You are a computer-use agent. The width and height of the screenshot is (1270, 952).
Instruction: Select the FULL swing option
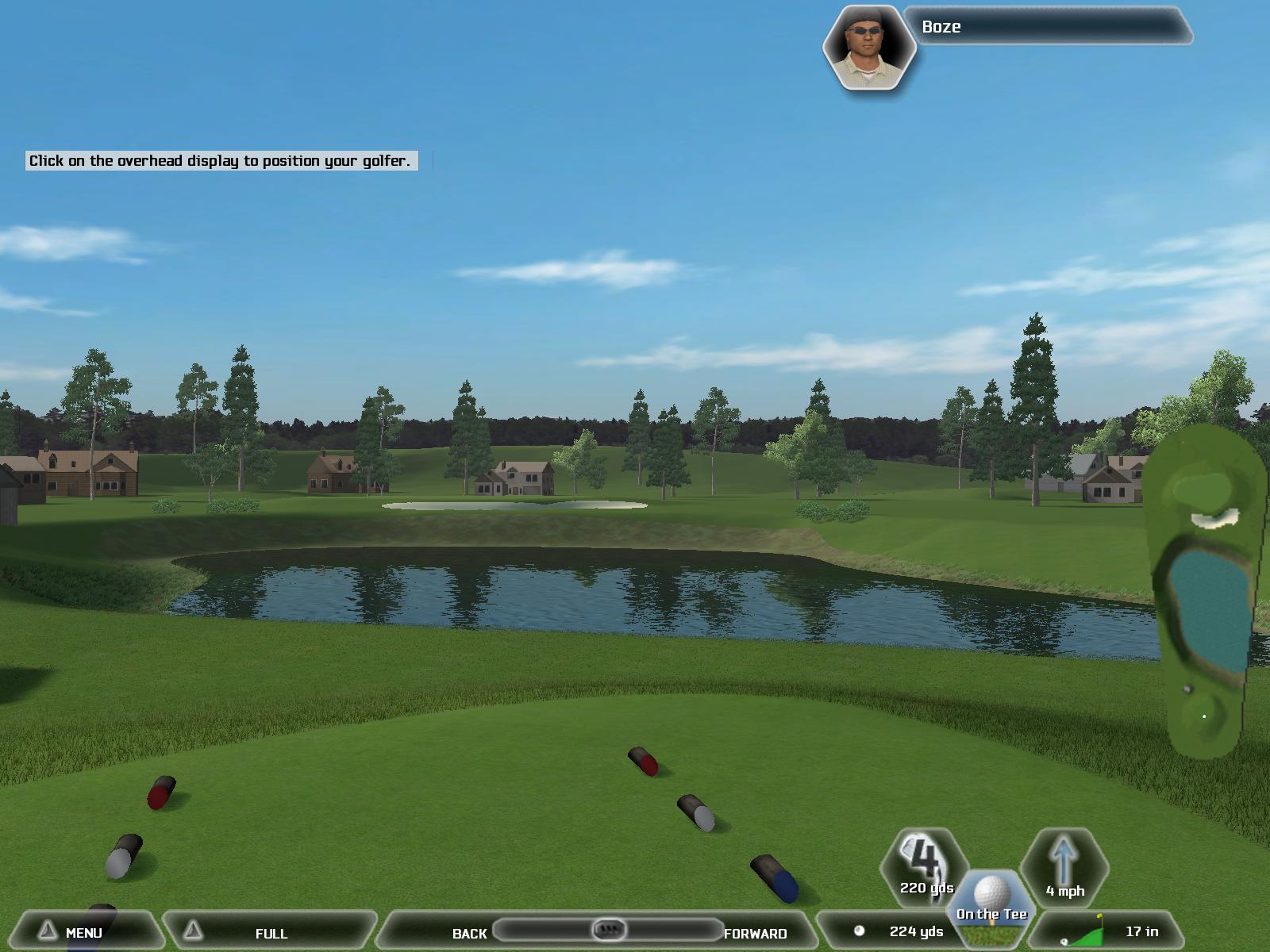(x=271, y=933)
